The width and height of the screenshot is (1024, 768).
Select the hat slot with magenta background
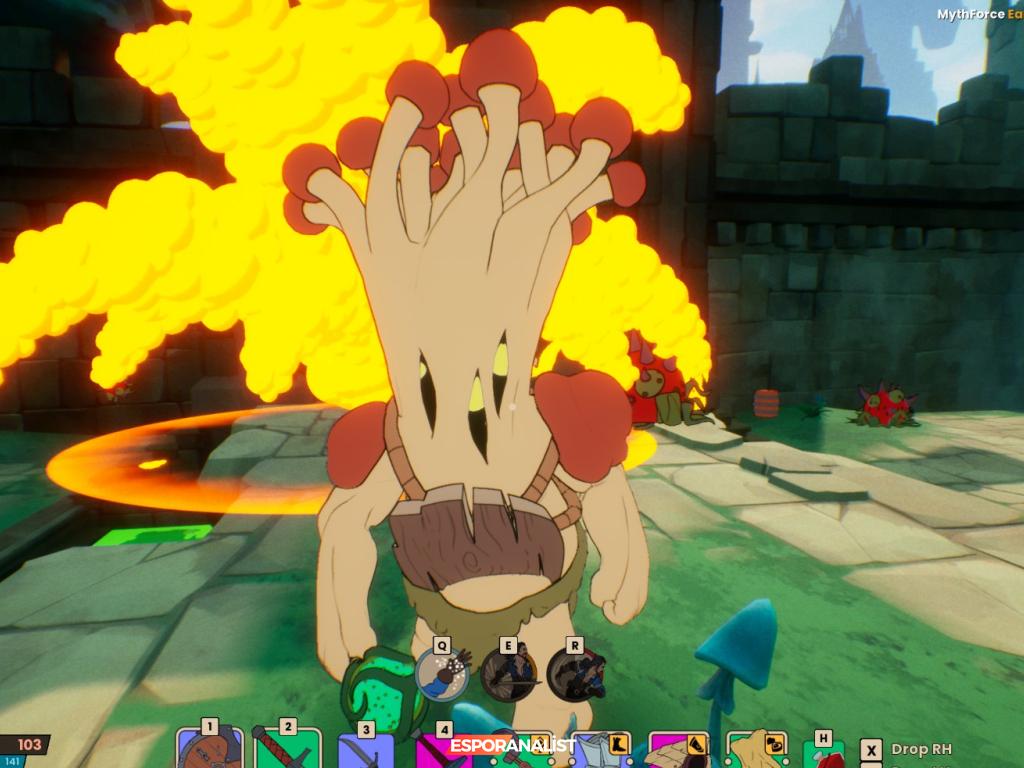[x=680, y=752]
